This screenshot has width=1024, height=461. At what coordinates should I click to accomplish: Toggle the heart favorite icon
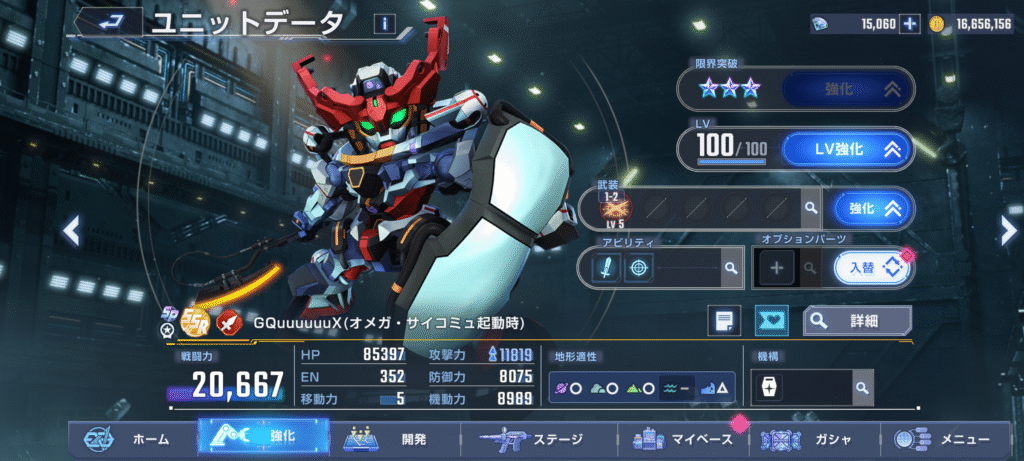coord(771,321)
